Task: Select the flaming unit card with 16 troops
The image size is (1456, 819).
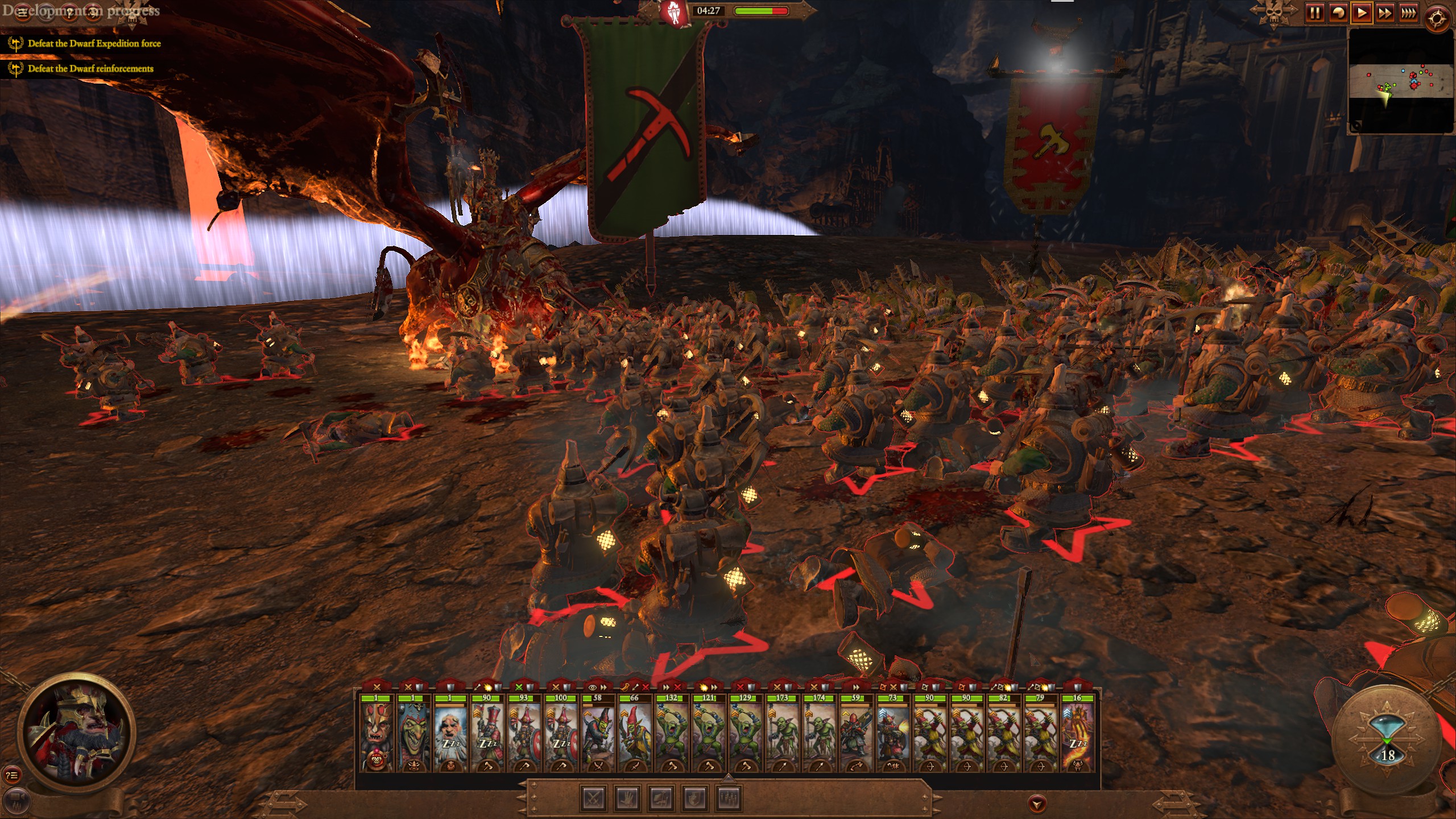Action: pos(1077,734)
